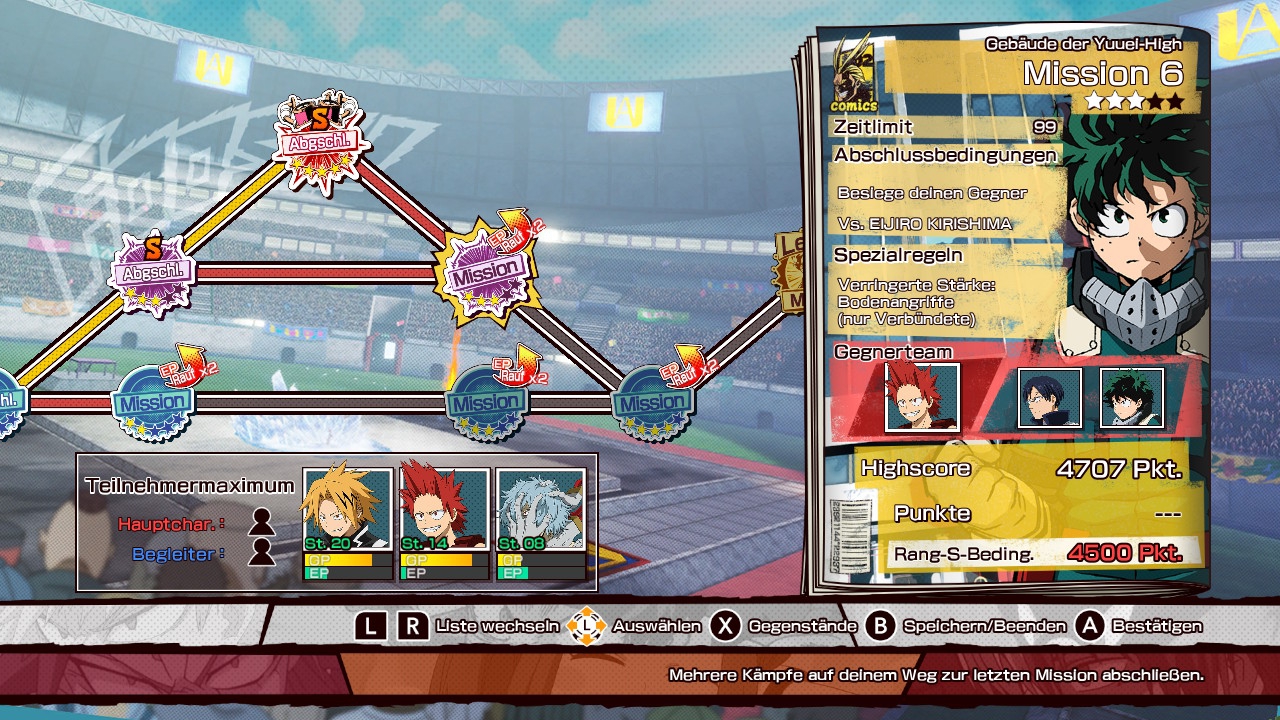Inspect Kirishima in the Gegnerteam row

point(922,397)
